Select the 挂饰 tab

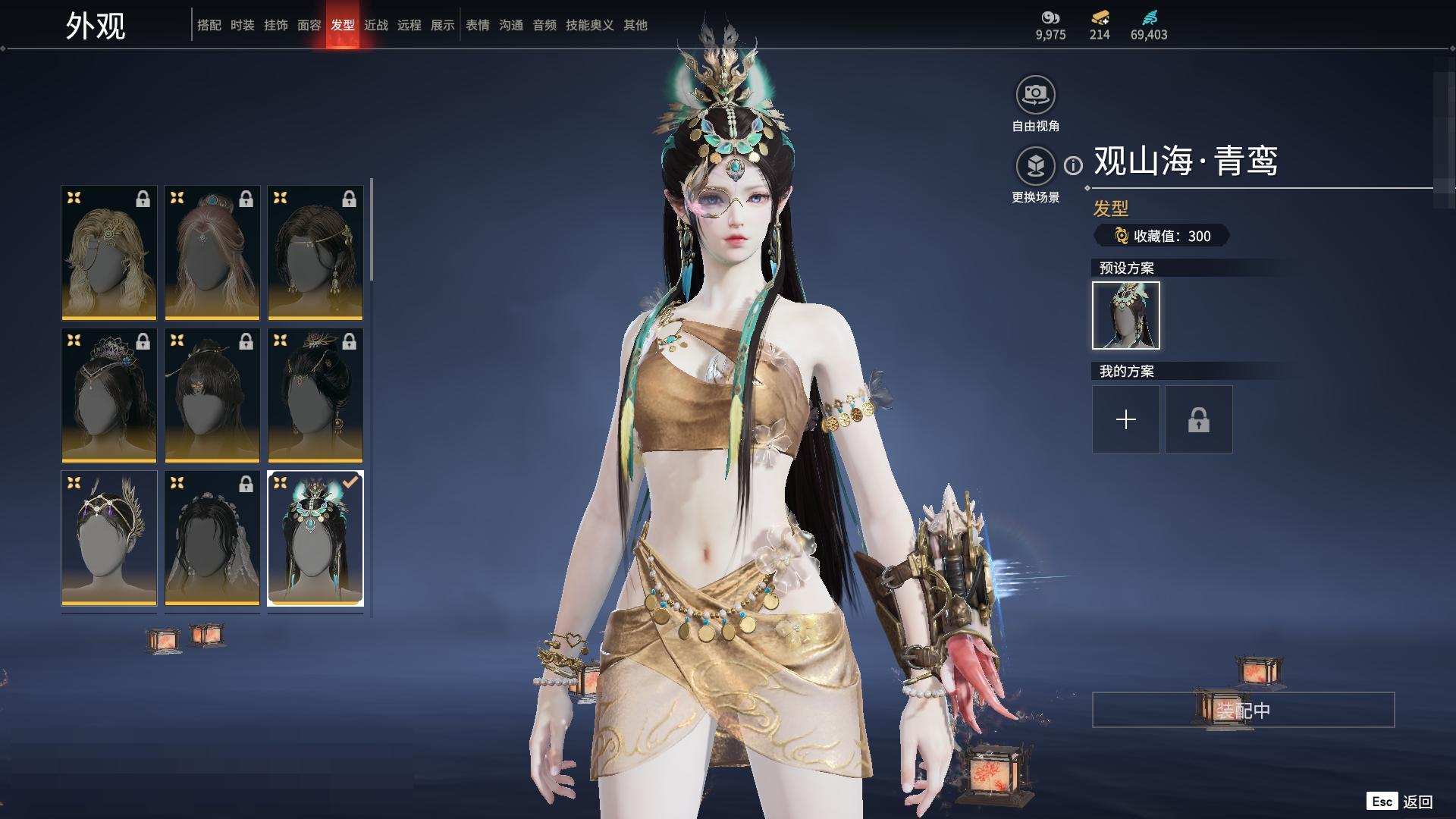(x=276, y=25)
